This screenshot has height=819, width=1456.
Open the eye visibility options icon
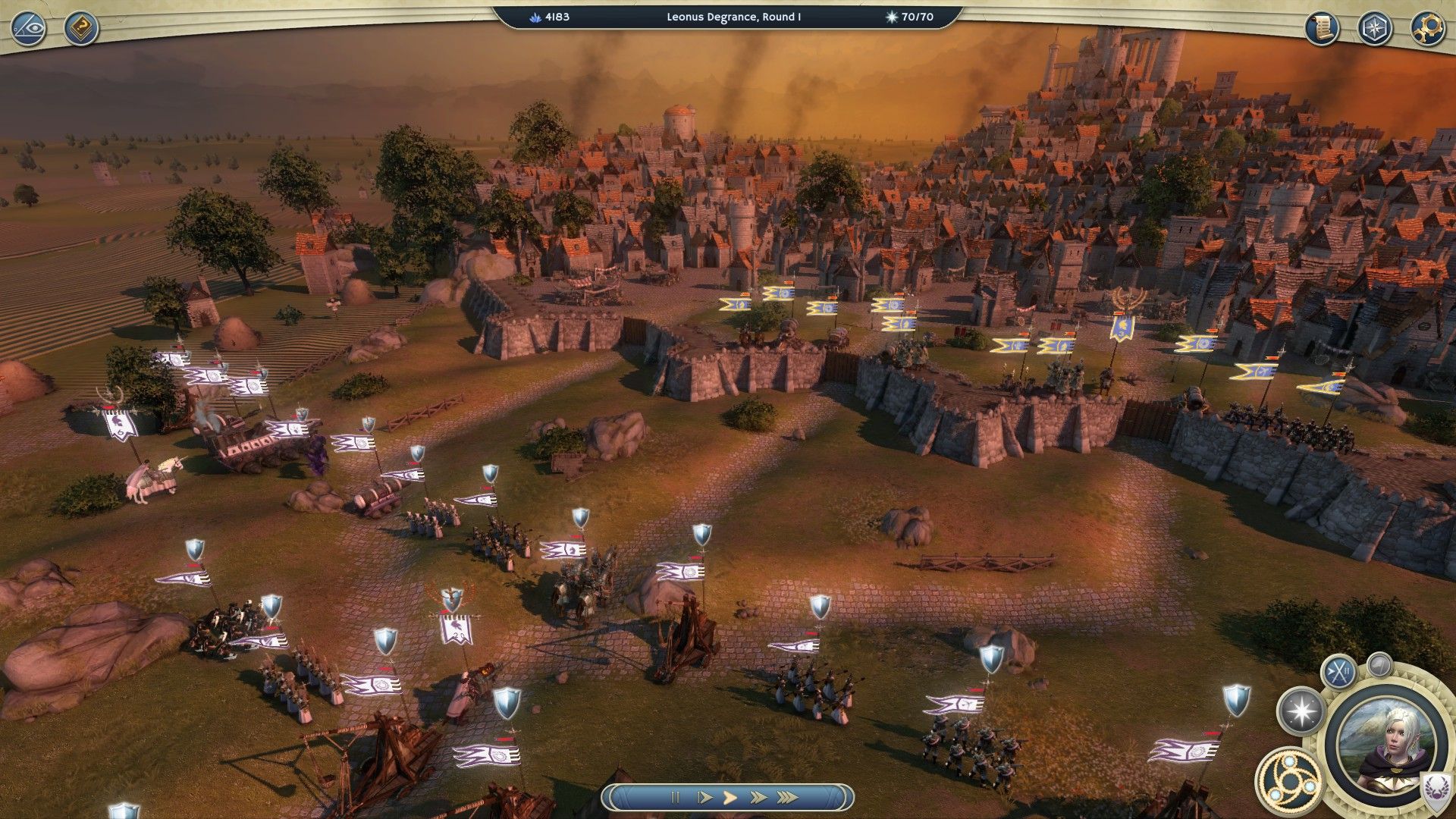pos(28,28)
